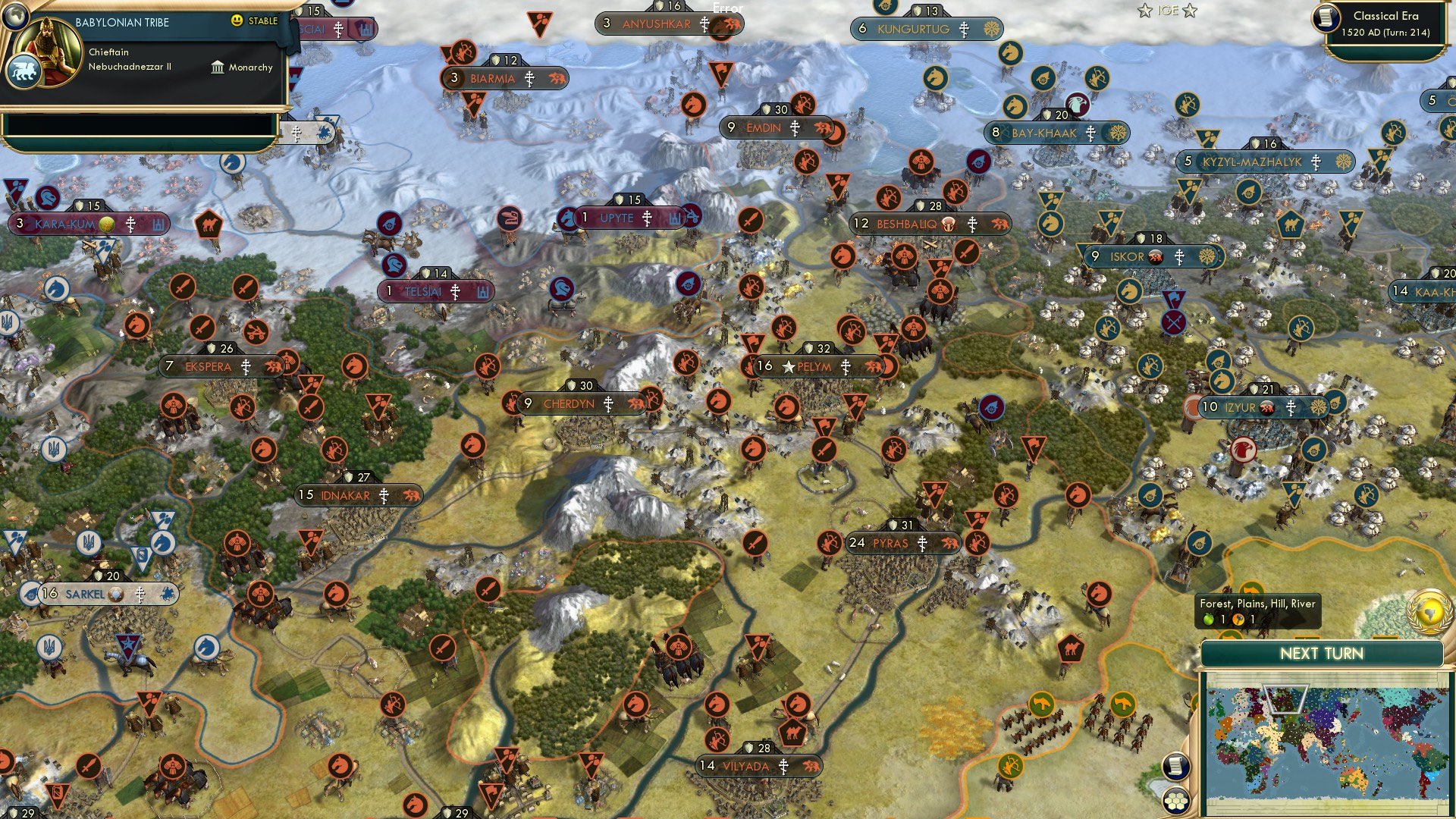This screenshot has height=819, width=1456.
Task: Click the Vilyada city name
Action: click(747, 767)
